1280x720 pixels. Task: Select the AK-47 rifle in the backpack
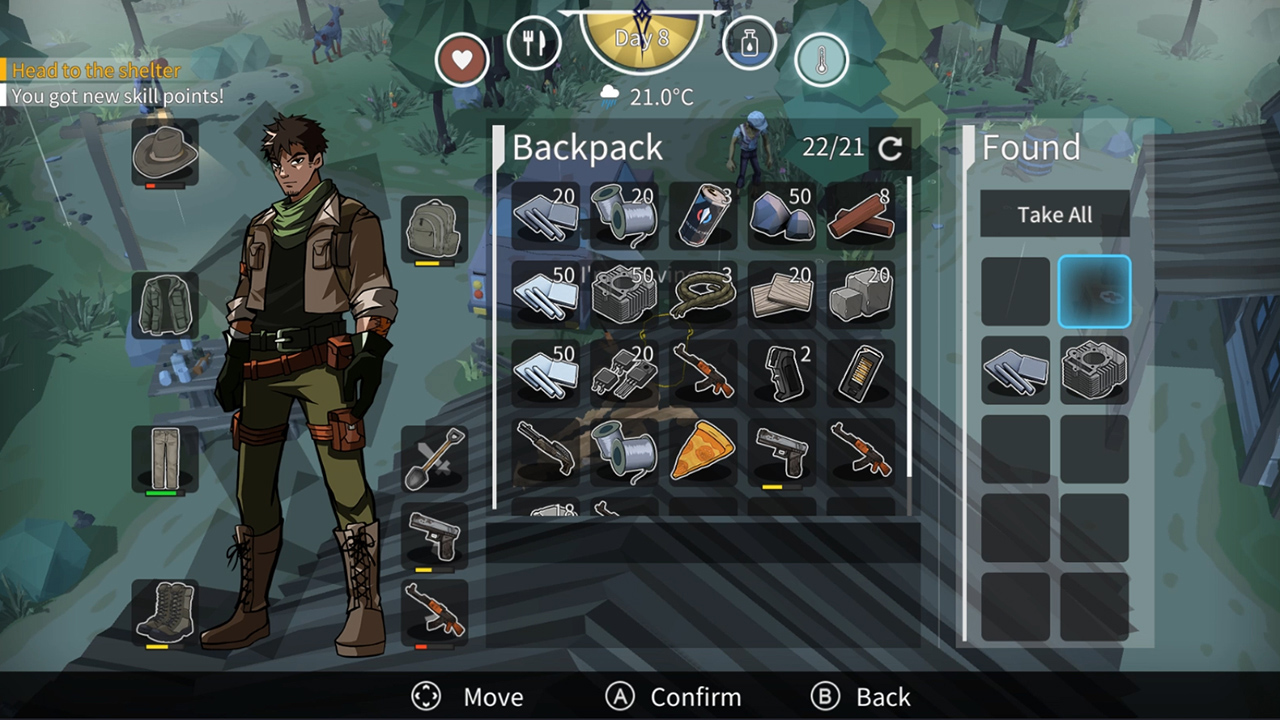[703, 375]
